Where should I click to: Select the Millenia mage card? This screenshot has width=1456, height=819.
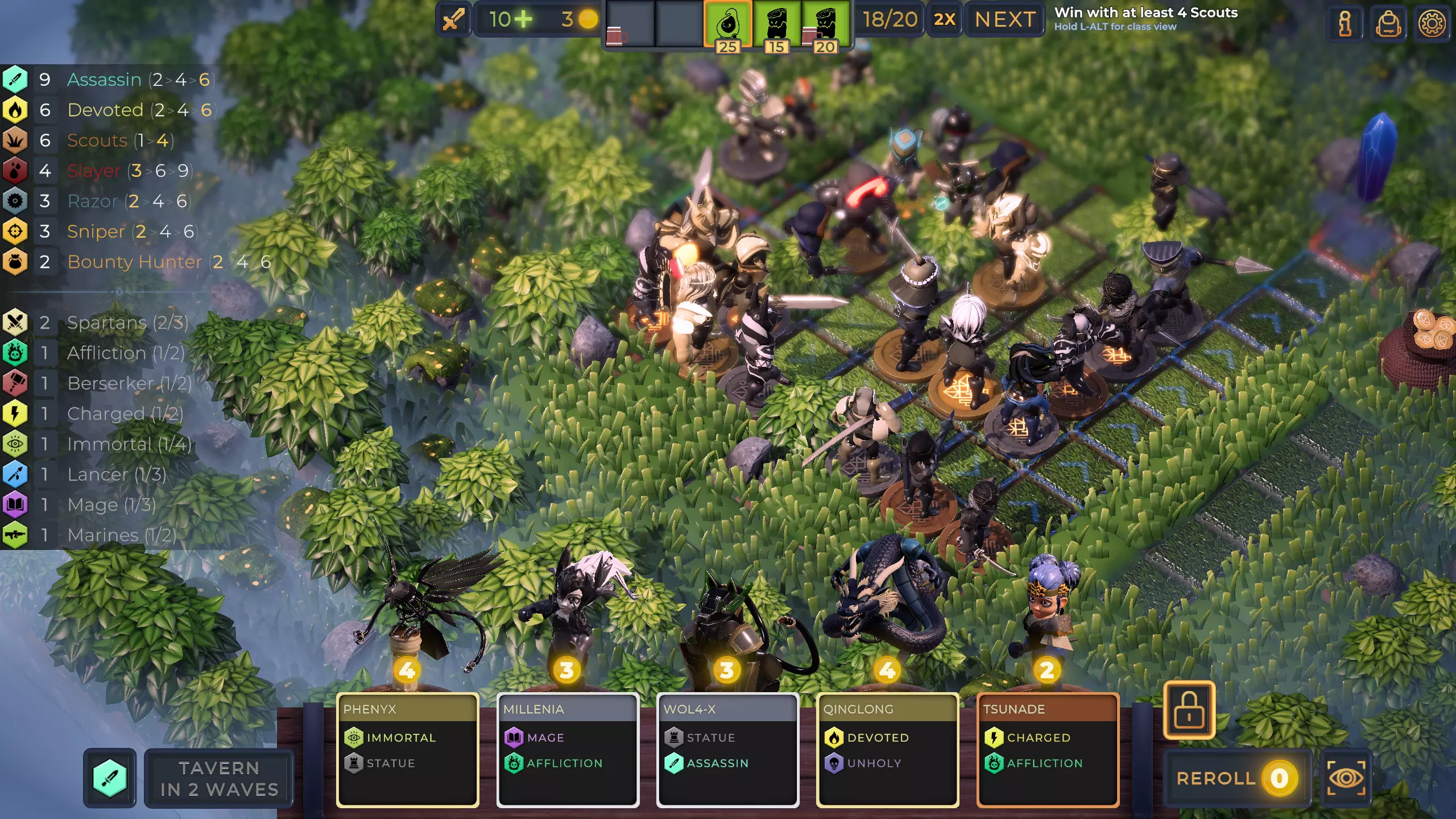pos(568,750)
